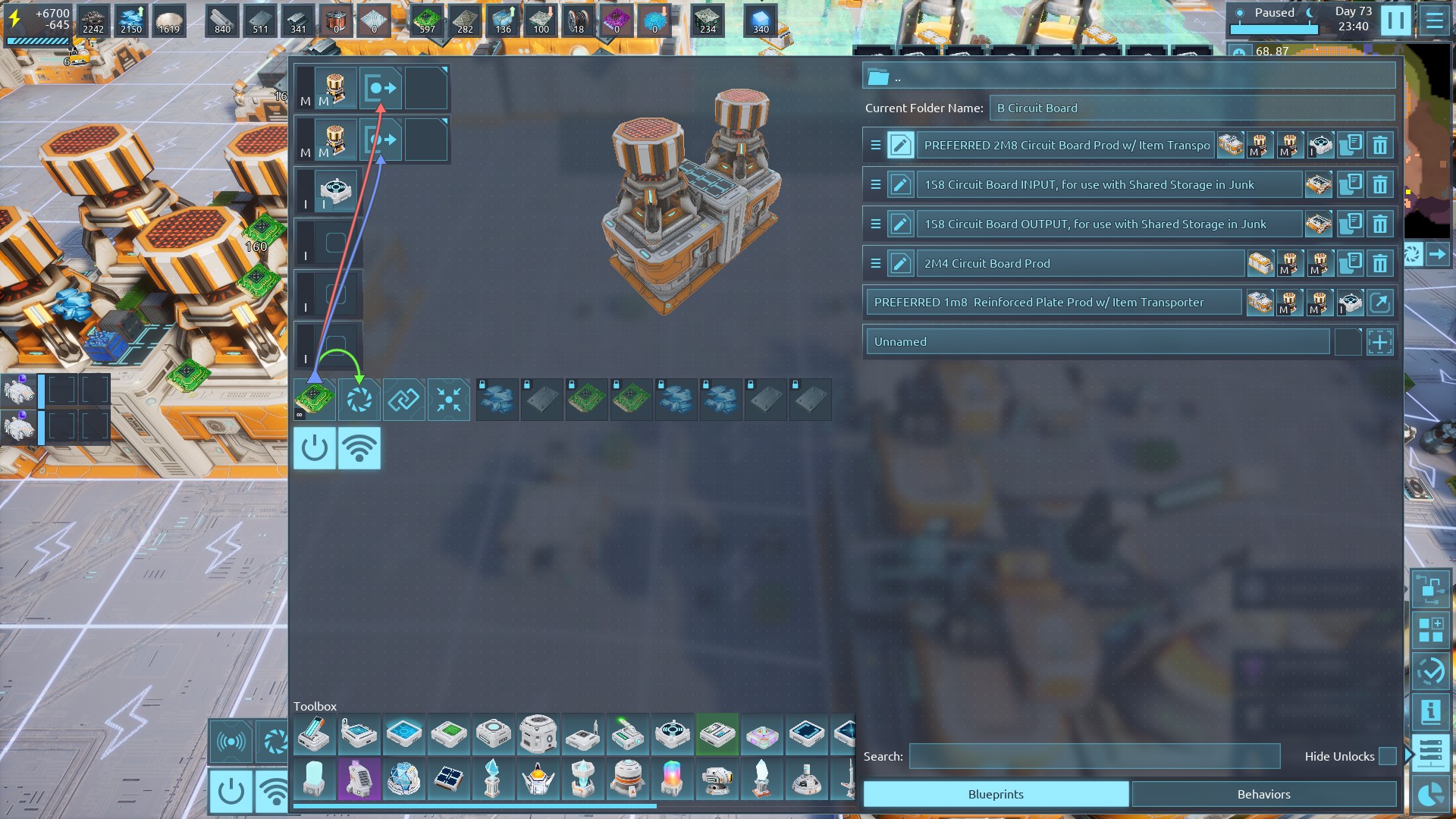Screen dimensions: 1456x819
Task: Select the PREFERRED 2M8 Circuit Board Prod blueprint
Action: [x=1065, y=145]
